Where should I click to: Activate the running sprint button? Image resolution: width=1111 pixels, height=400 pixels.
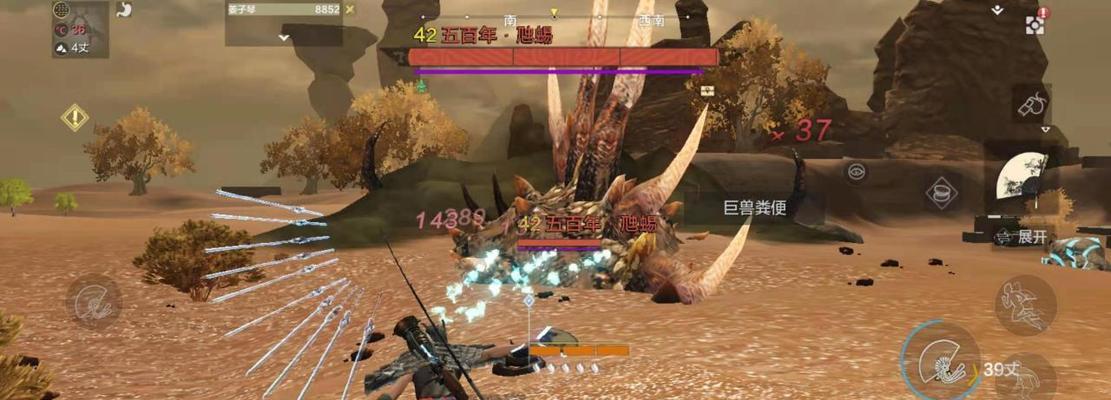[x=1025, y=305]
